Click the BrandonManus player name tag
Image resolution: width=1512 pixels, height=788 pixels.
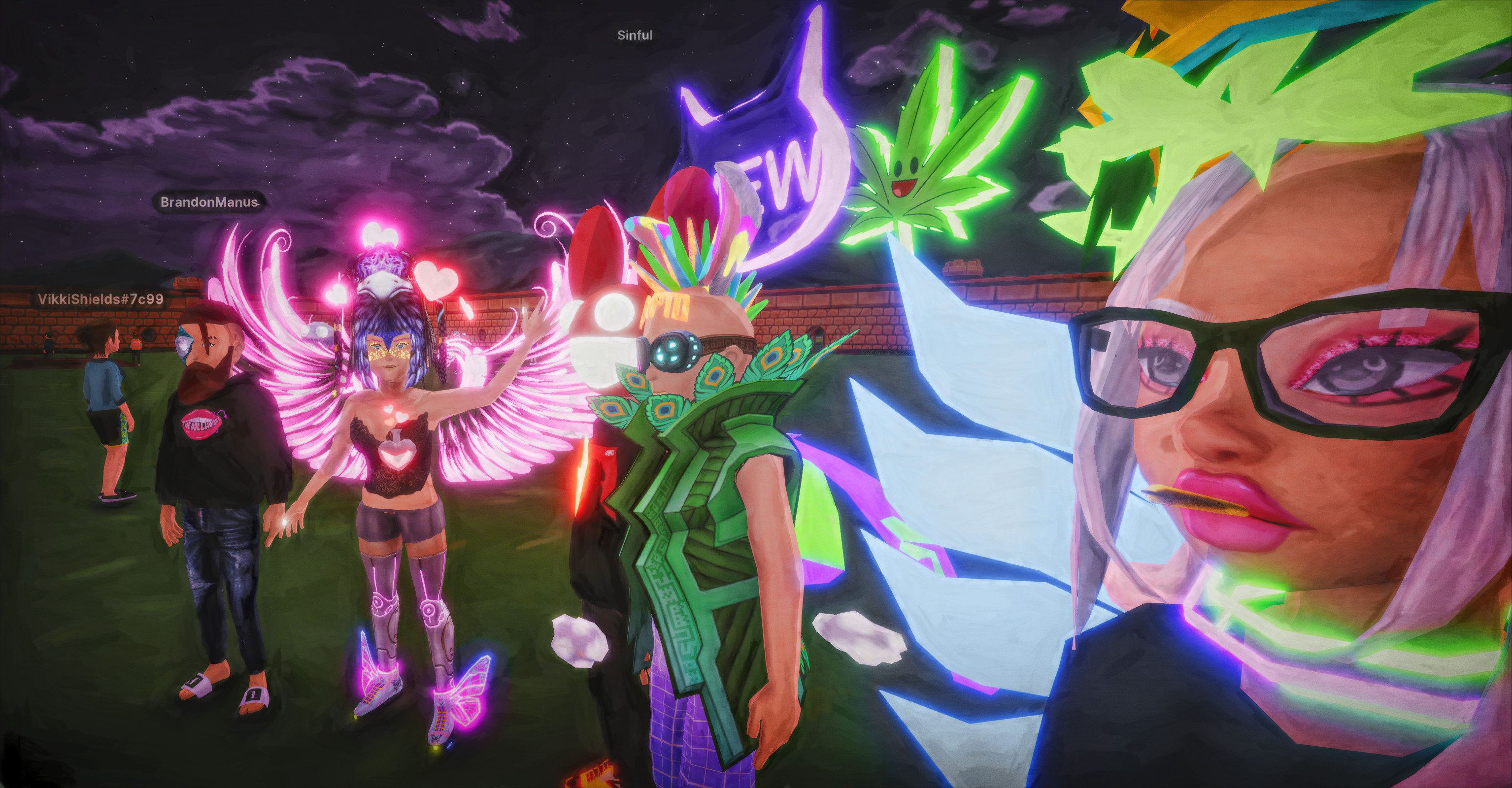click(x=209, y=202)
